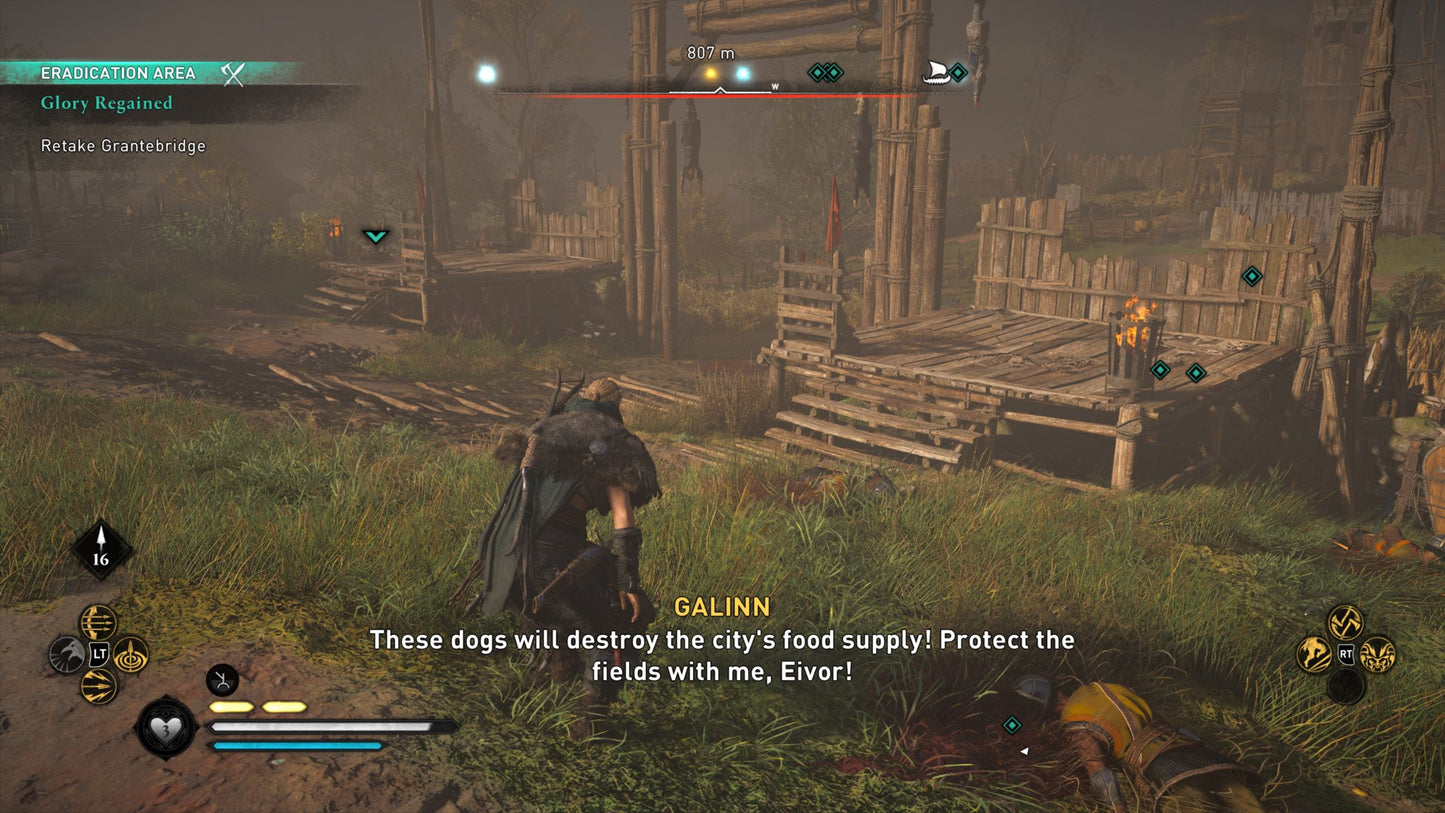Use the rearing horse melee ability
This screenshot has height=813, width=1445.
(x=1314, y=655)
